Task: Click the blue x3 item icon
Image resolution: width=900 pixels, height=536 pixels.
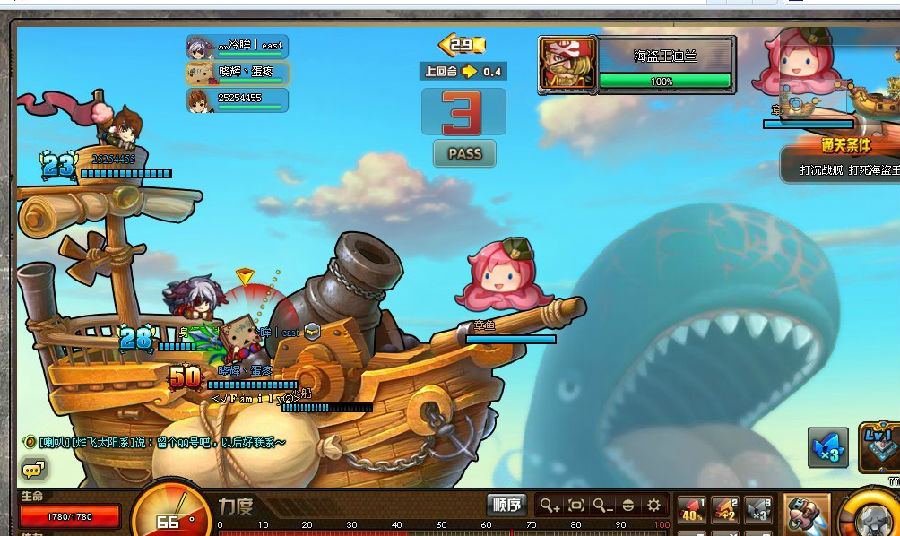Action: click(828, 448)
